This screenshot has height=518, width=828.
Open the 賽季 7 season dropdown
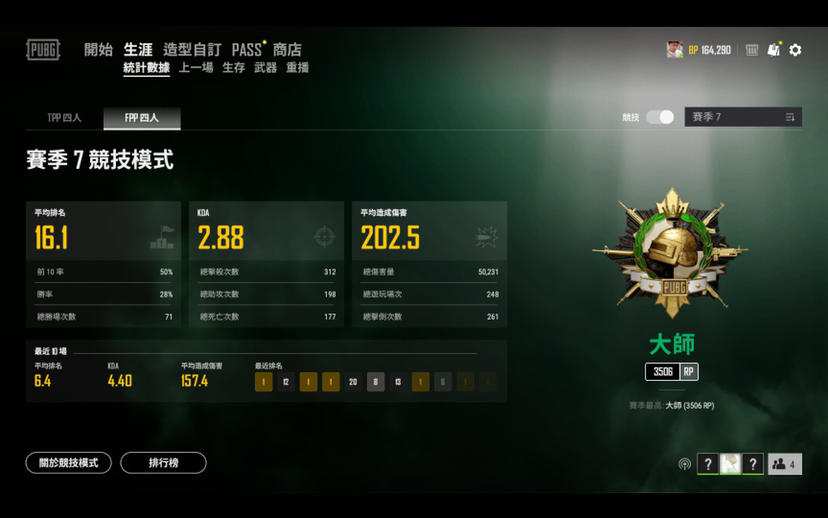[742, 117]
